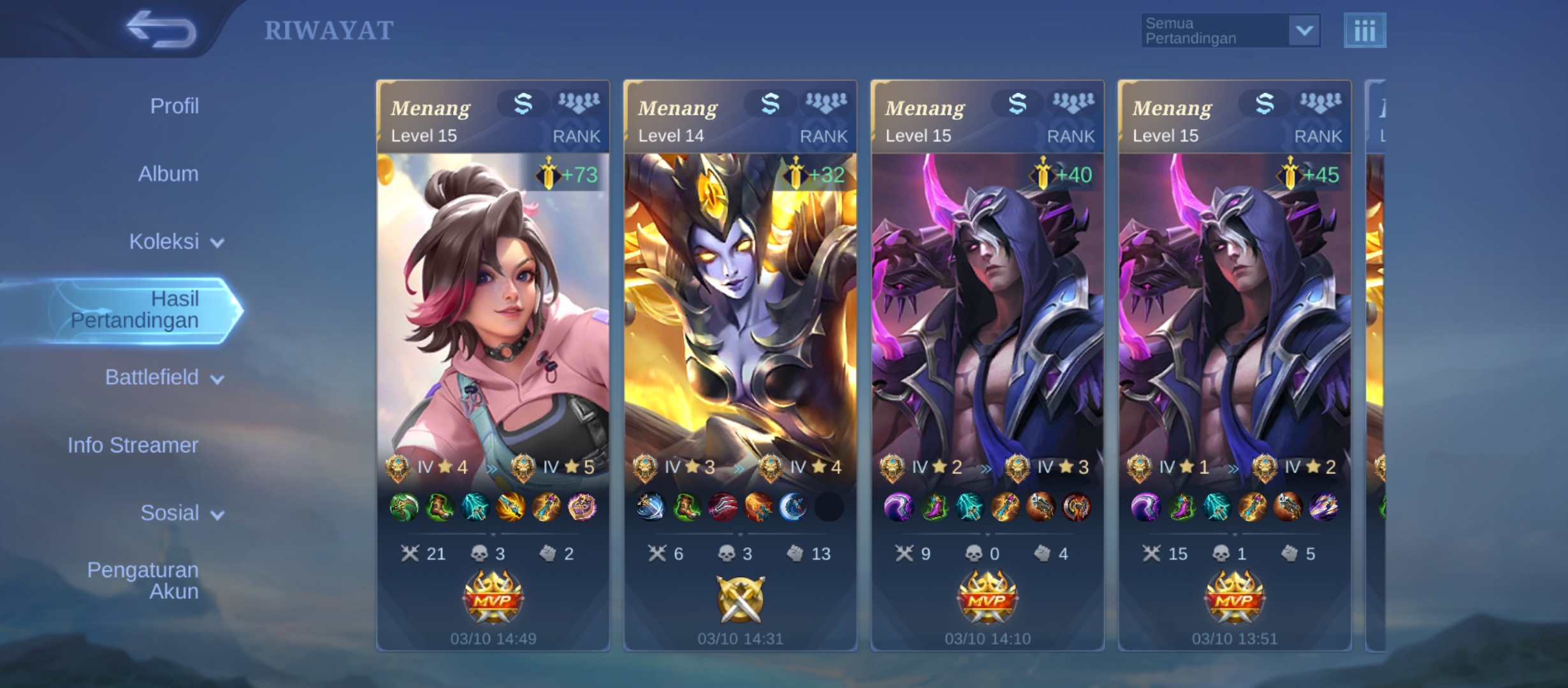This screenshot has width=1568, height=688.
Task: Expand the Koleksi section
Action: tap(175, 242)
